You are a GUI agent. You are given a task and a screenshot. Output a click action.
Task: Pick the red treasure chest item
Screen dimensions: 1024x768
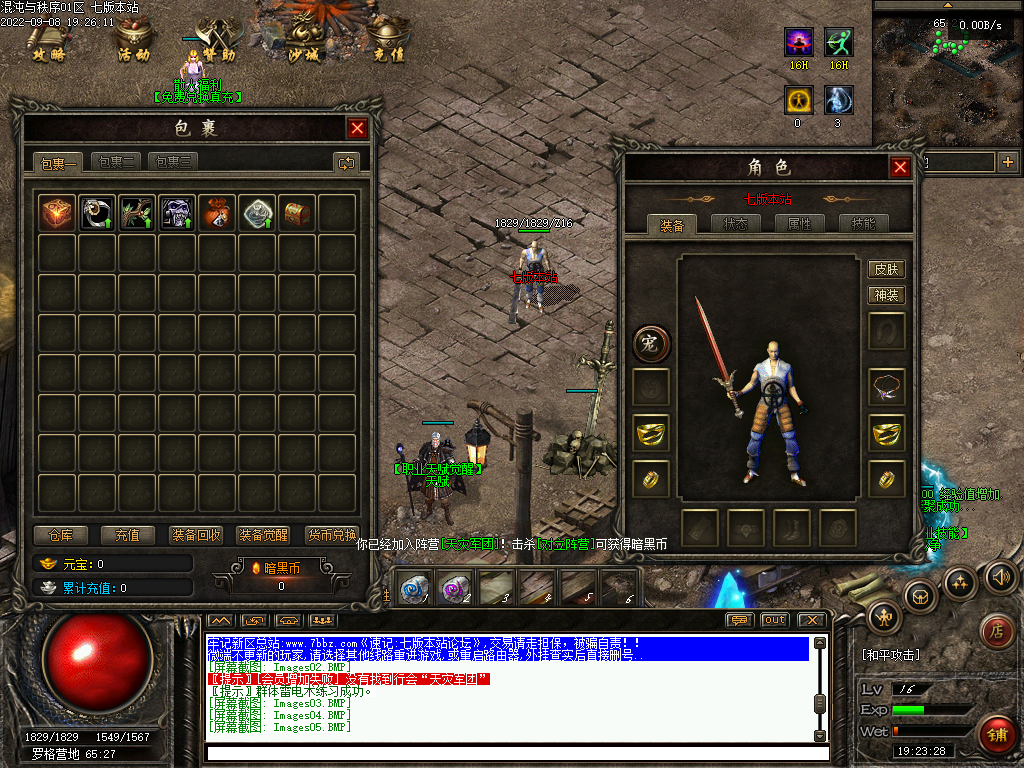pyautogui.click(x=297, y=212)
